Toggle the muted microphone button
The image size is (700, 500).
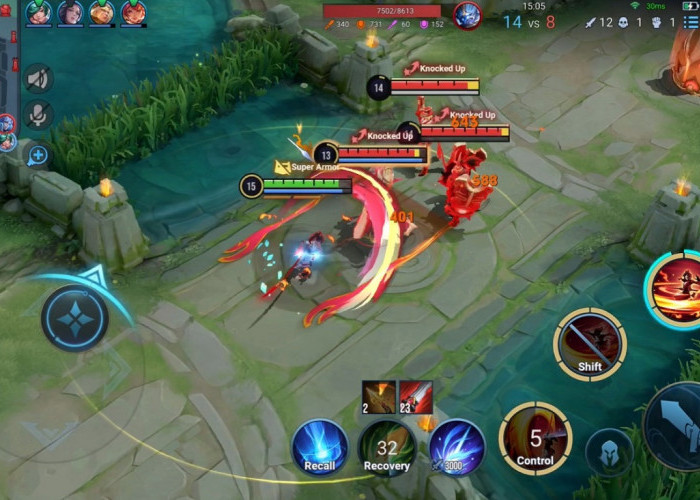click(38, 115)
